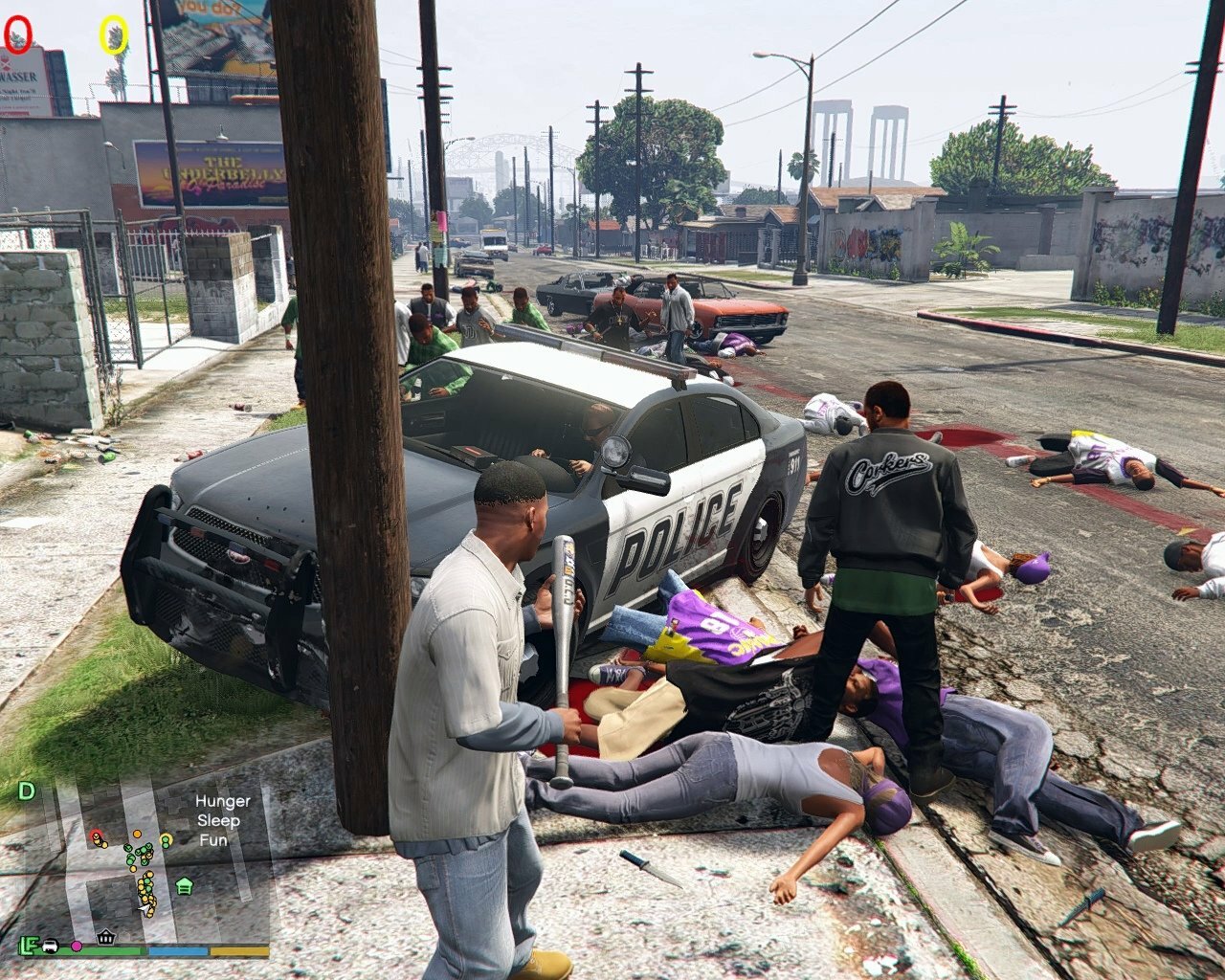Select the white player arrow on minimap
The height and width of the screenshot is (980, 1225).
click(145, 909)
